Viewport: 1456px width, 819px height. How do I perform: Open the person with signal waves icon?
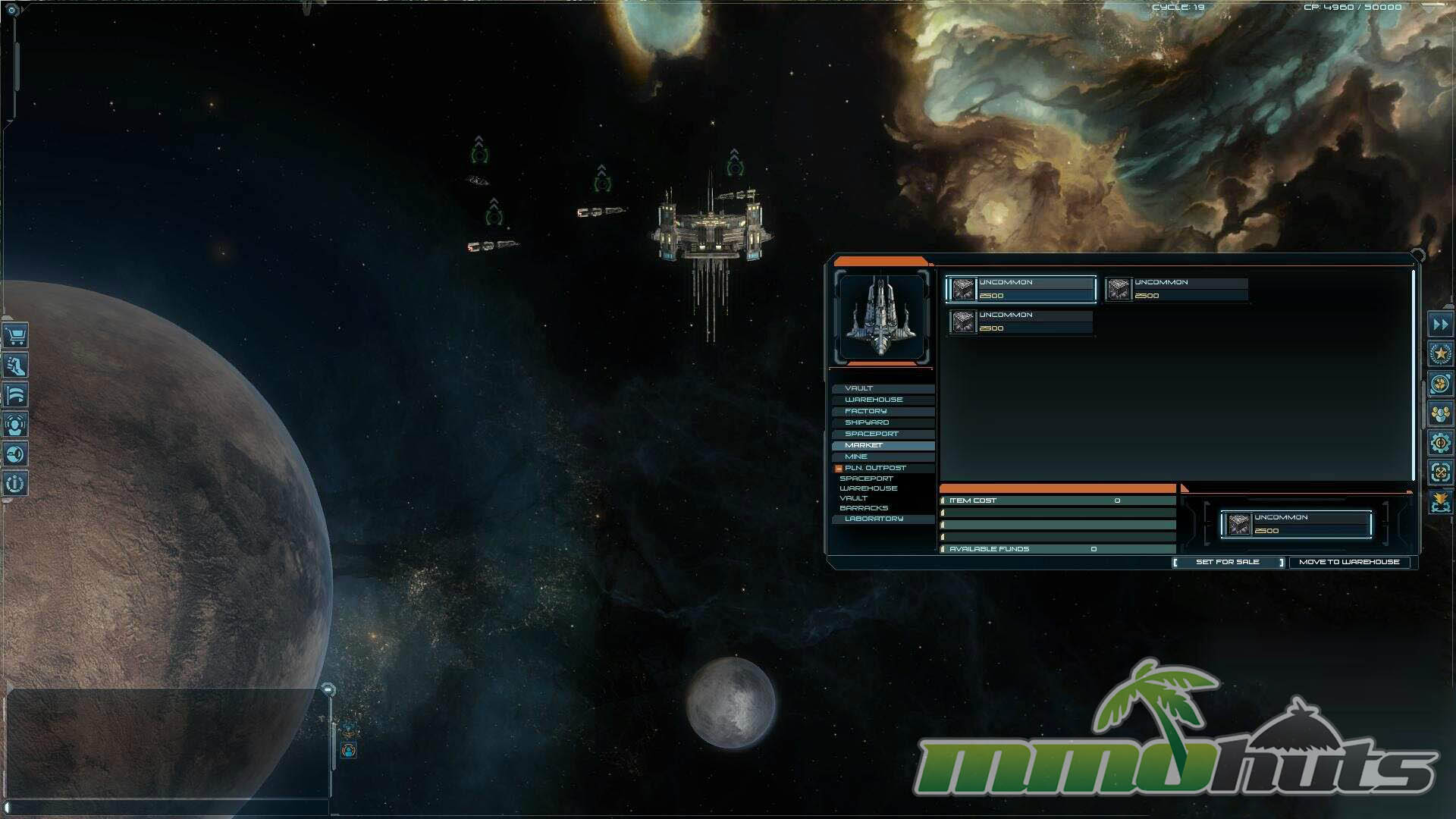click(x=15, y=425)
